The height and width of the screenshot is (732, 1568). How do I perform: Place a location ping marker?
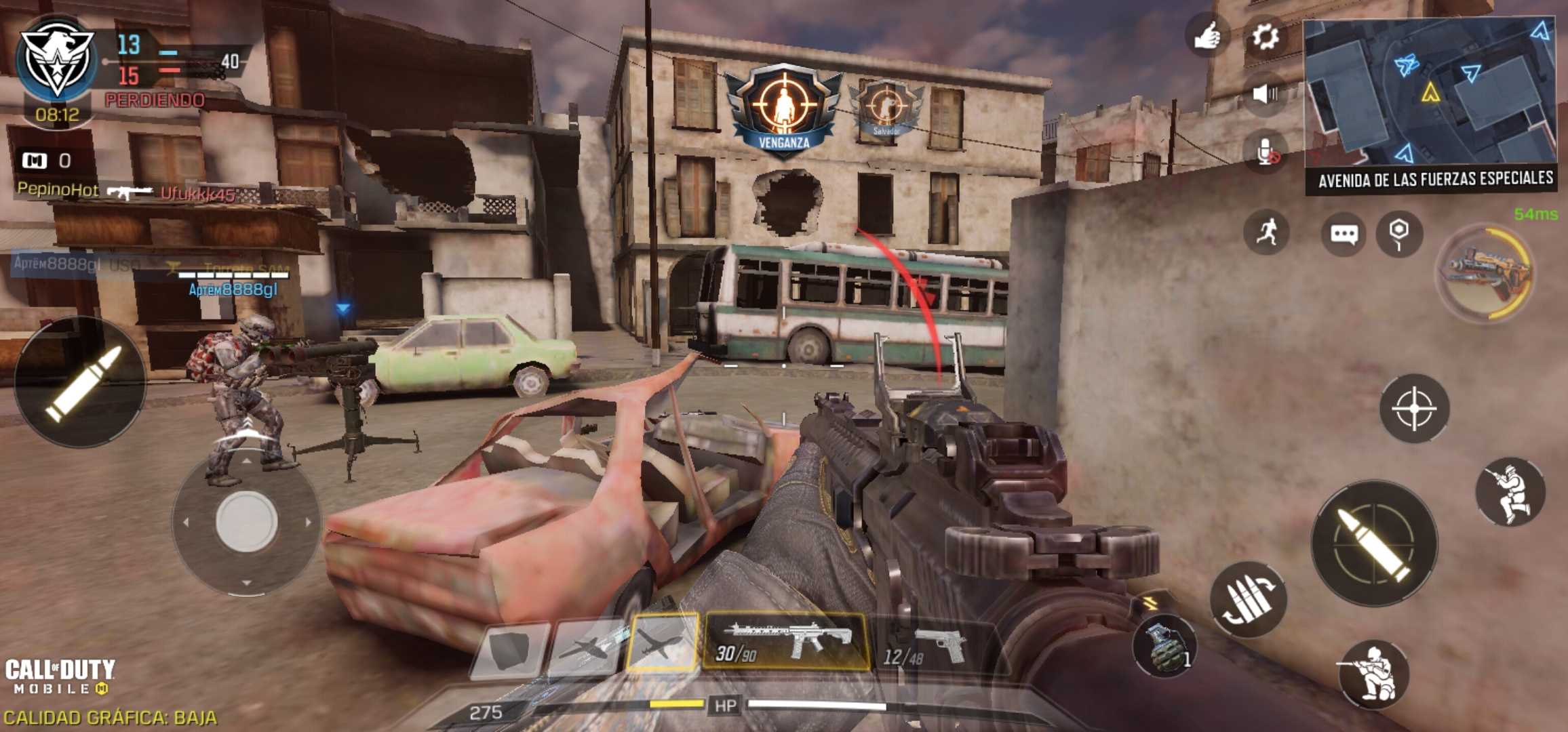pyautogui.click(x=1399, y=234)
